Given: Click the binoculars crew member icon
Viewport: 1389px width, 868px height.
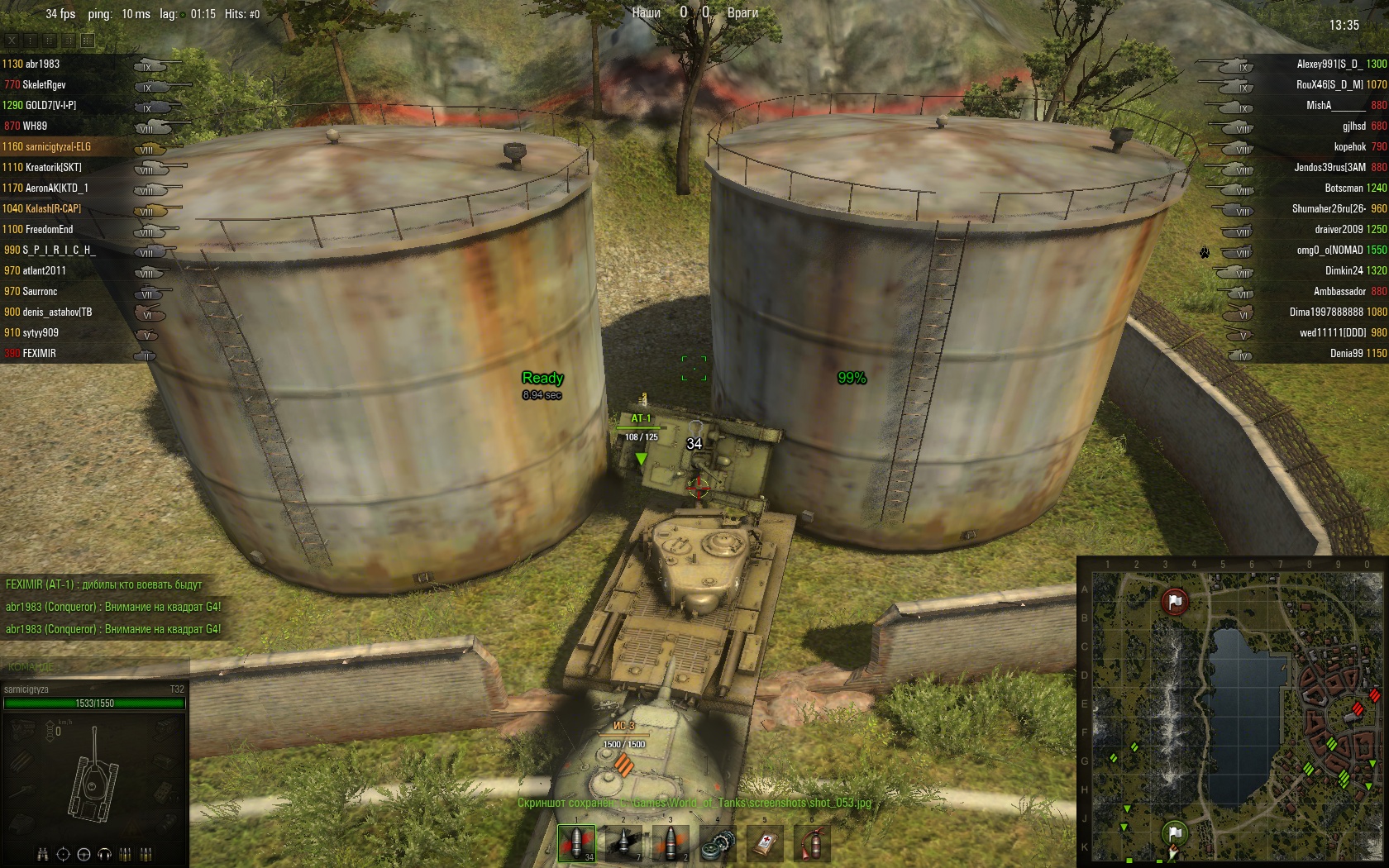Looking at the screenshot, I should click(42, 854).
